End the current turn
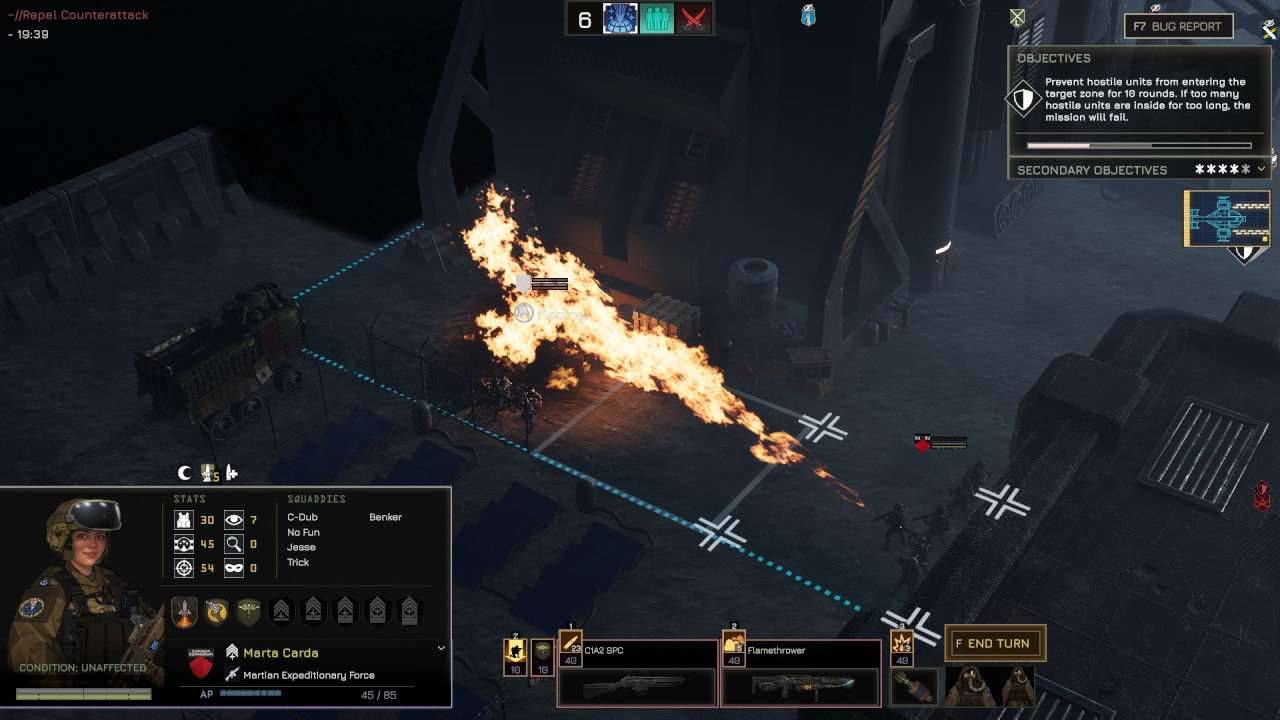The height and width of the screenshot is (720, 1280). point(995,644)
